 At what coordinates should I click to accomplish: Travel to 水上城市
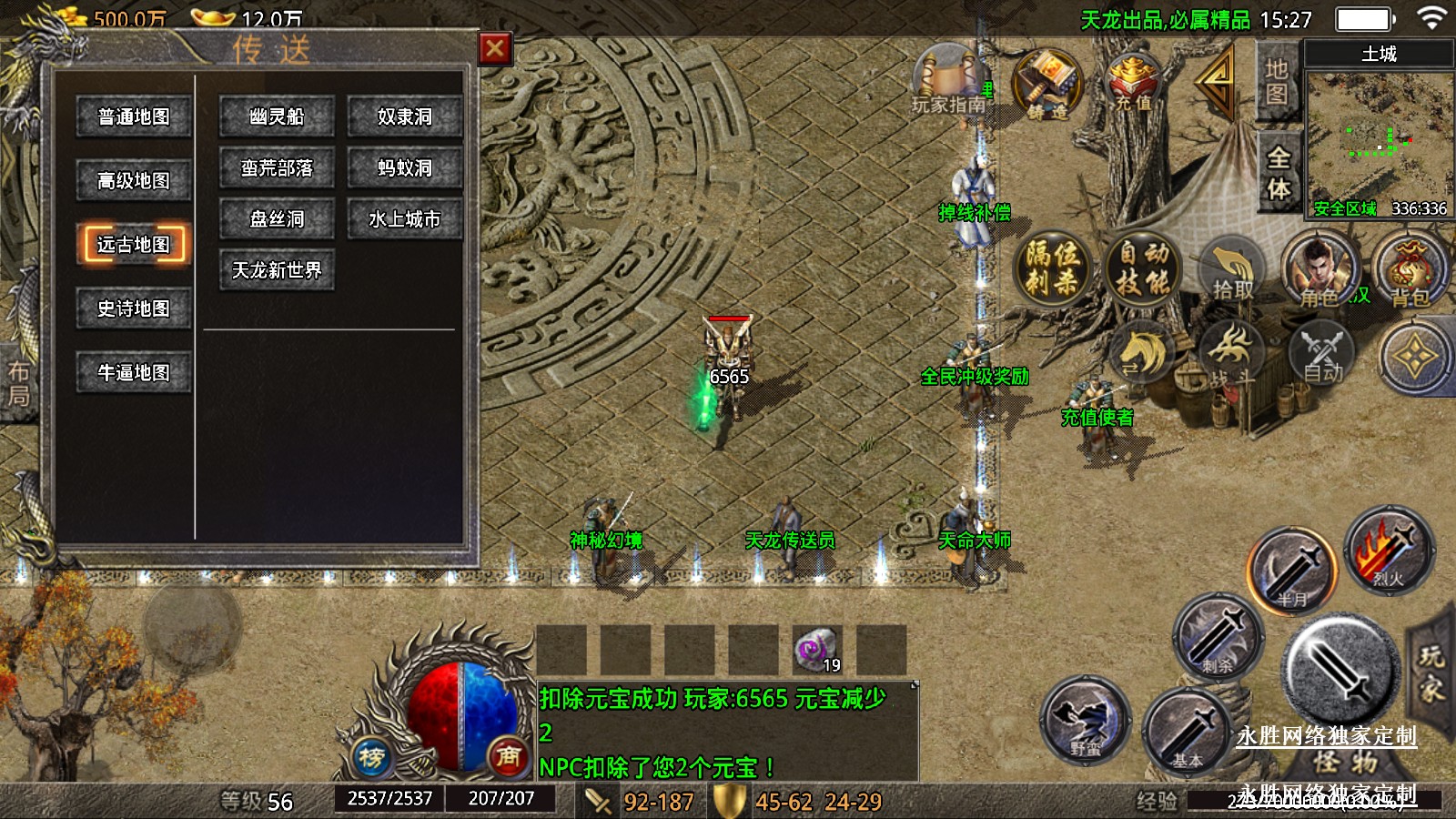405,219
